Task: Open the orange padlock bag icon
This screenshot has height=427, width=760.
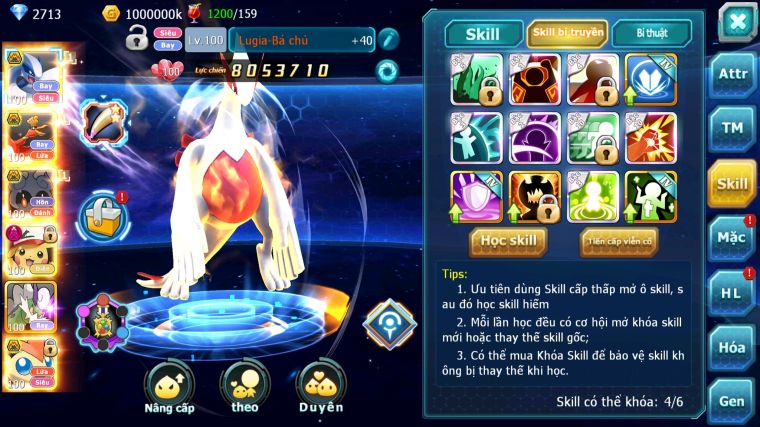Action: (104, 212)
